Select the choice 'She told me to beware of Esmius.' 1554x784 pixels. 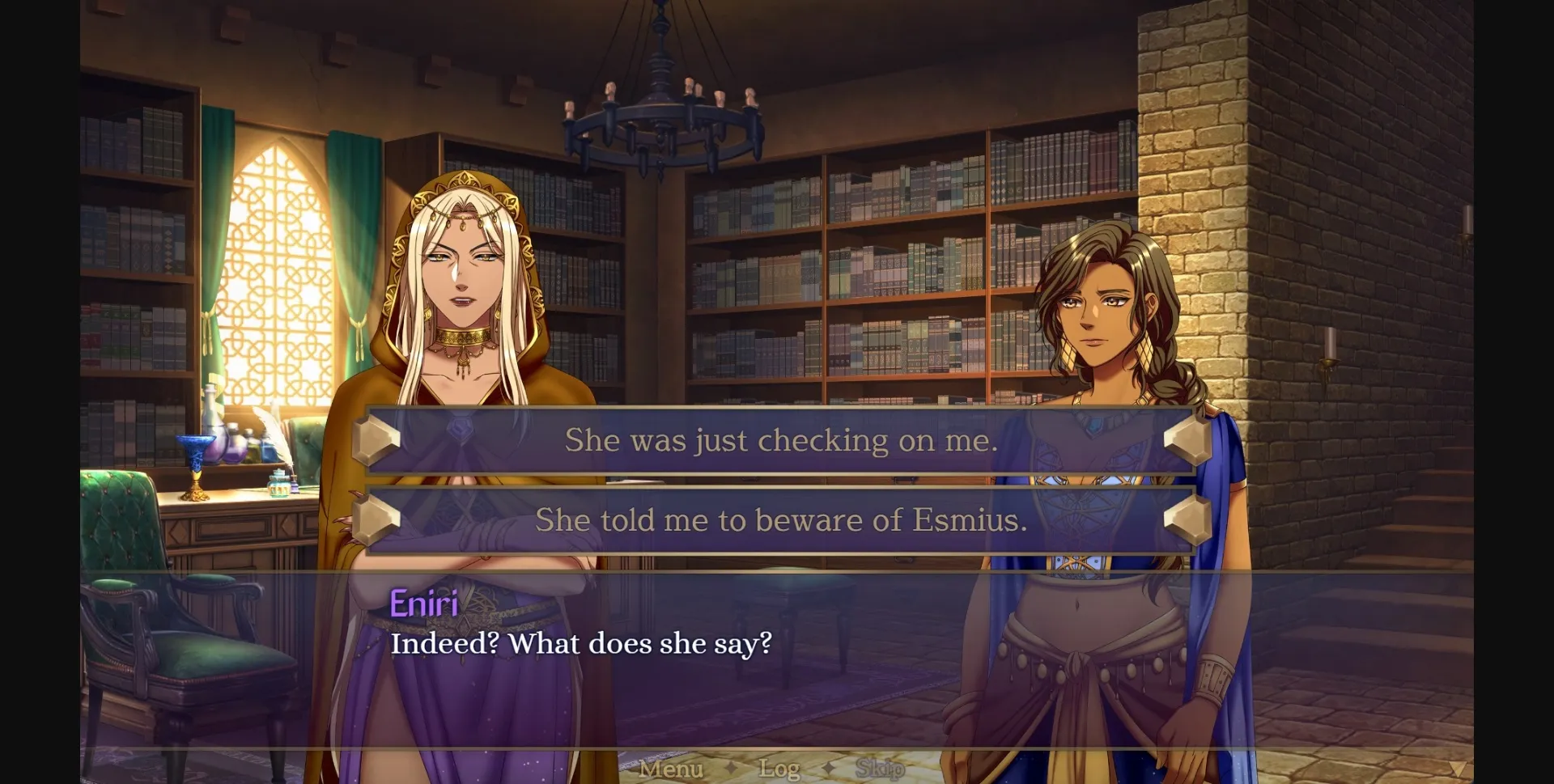point(781,521)
